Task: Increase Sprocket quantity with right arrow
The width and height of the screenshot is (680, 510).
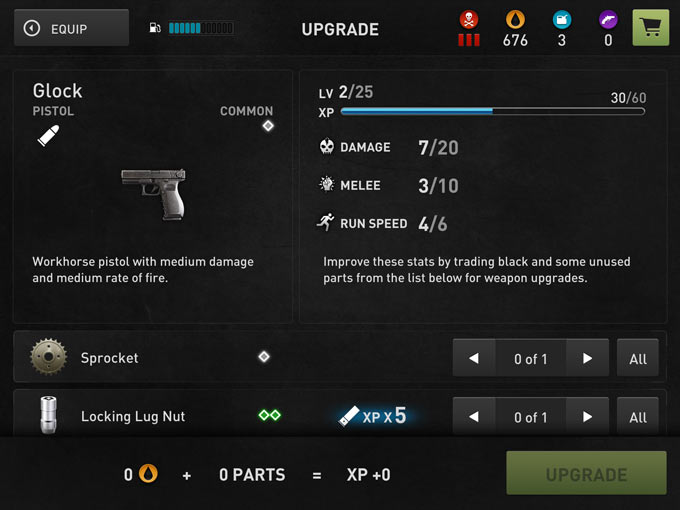Action: pos(587,358)
